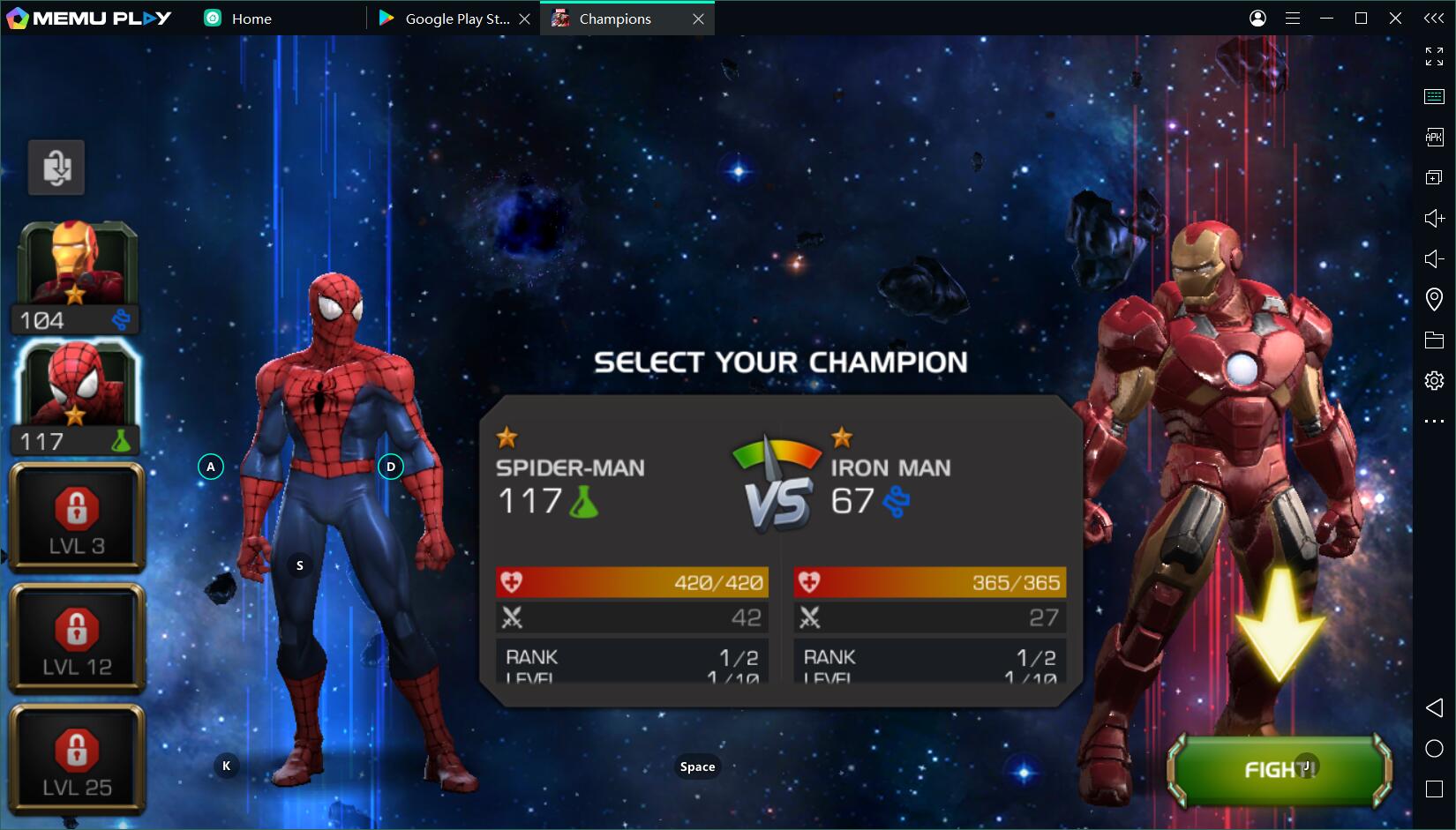Start the match with the FIGHT button
The height and width of the screenshot is (830, 1456).
click(1279, 770)
